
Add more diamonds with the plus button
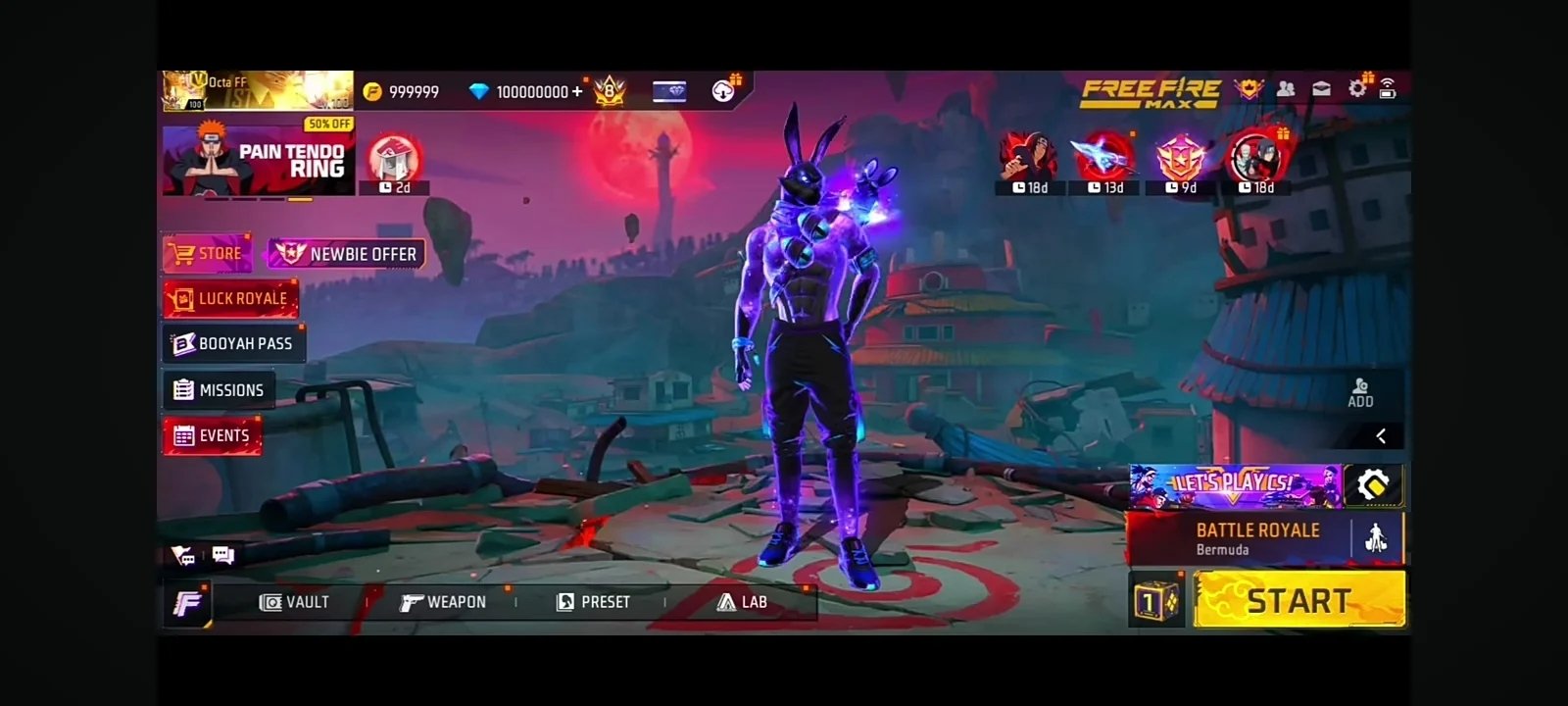coord(577,92)
